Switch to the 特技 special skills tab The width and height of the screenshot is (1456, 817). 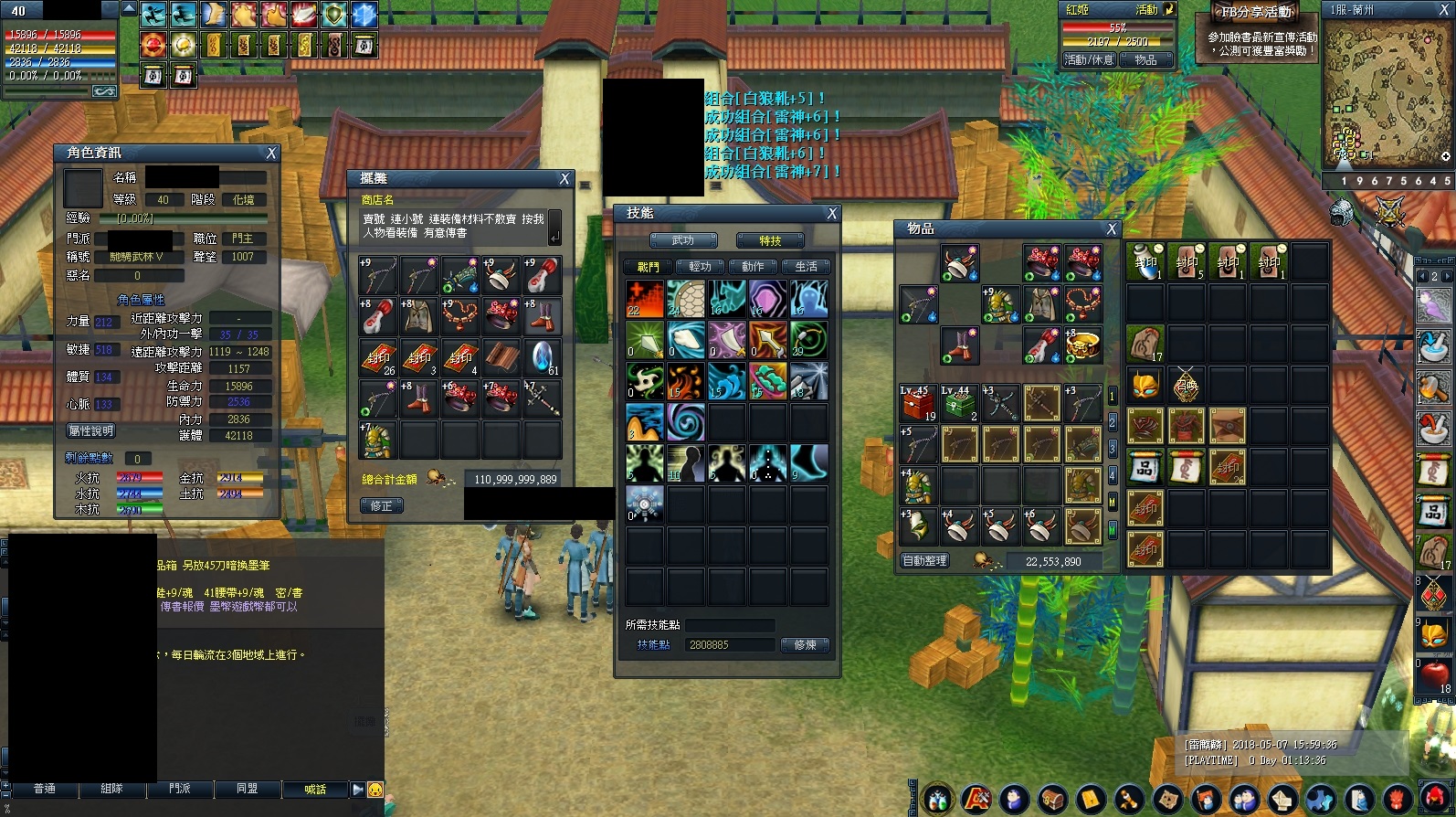pos(770,240)
